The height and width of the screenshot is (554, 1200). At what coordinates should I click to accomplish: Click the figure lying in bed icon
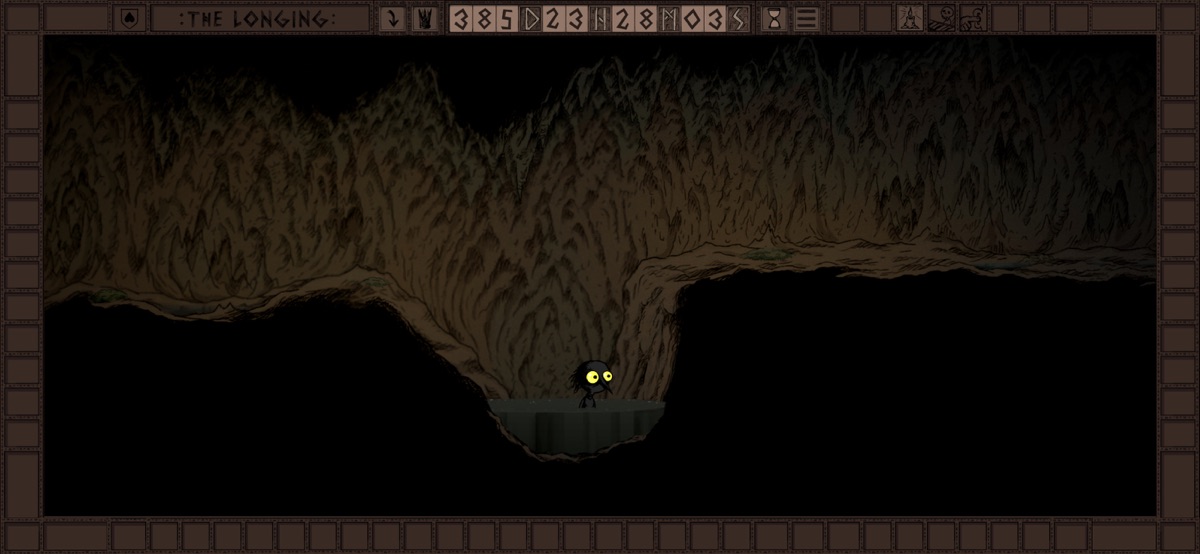click(x=941, y=18)
